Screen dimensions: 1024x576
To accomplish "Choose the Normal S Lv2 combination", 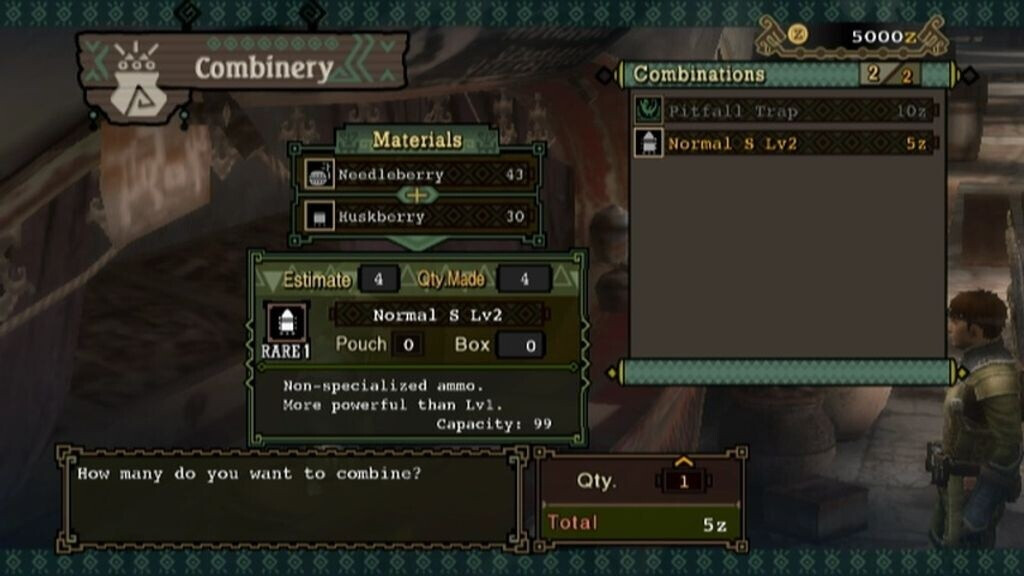I will click(x=783, y=143).
